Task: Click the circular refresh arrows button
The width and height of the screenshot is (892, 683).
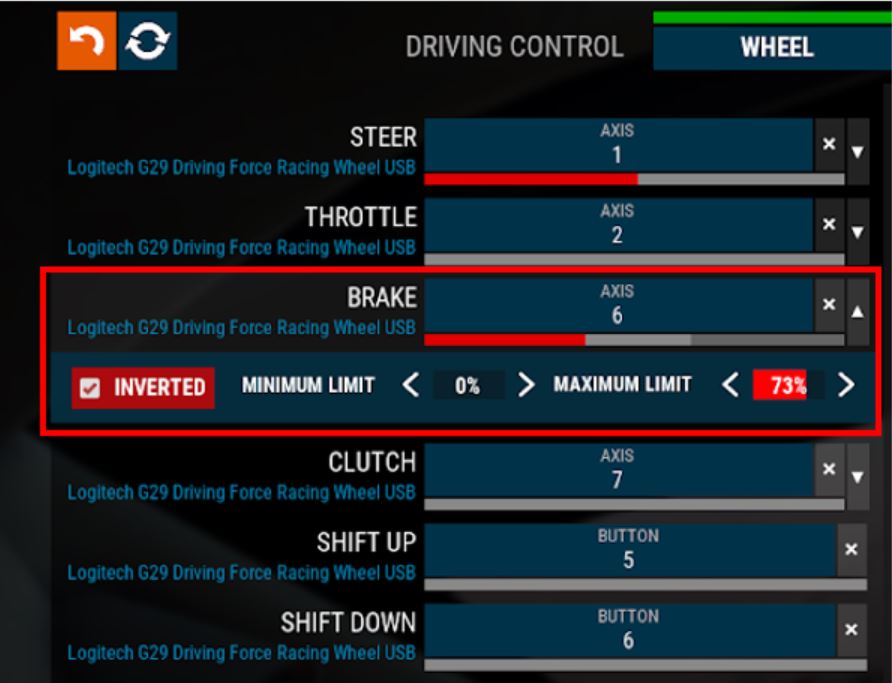Action: (x=148, y=41)
